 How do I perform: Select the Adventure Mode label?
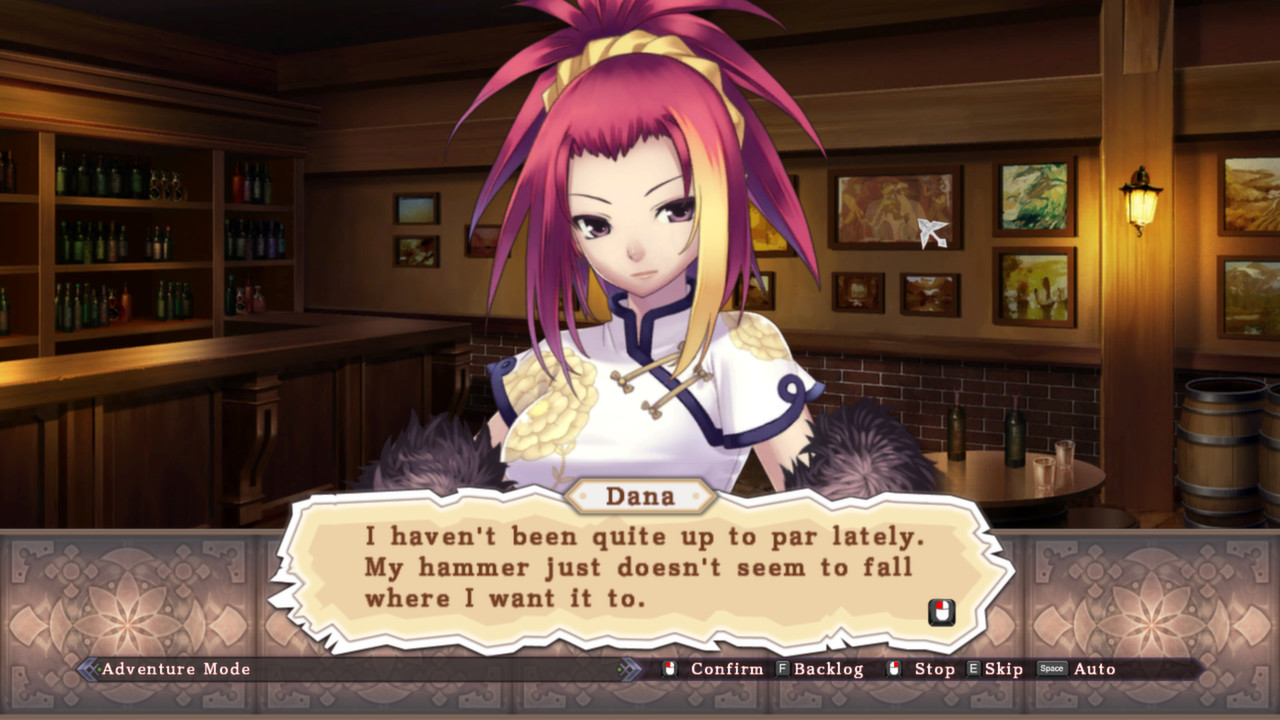click(175, 669)
